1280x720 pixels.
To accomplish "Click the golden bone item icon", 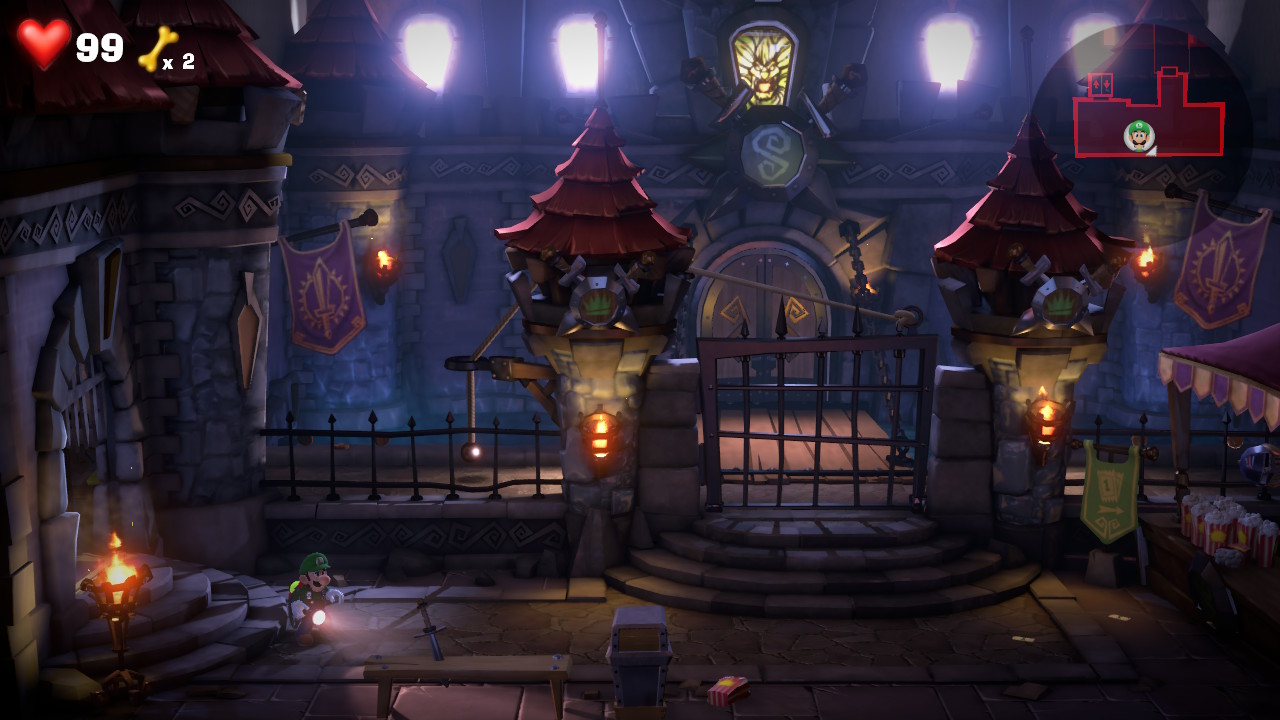I will click(x=157, y=48).
